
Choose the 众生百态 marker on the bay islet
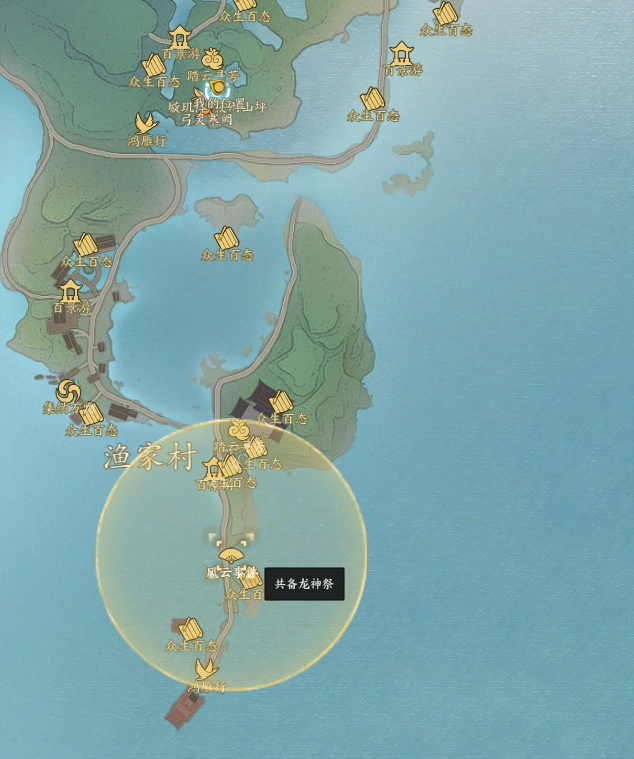[x=227, y=238]
